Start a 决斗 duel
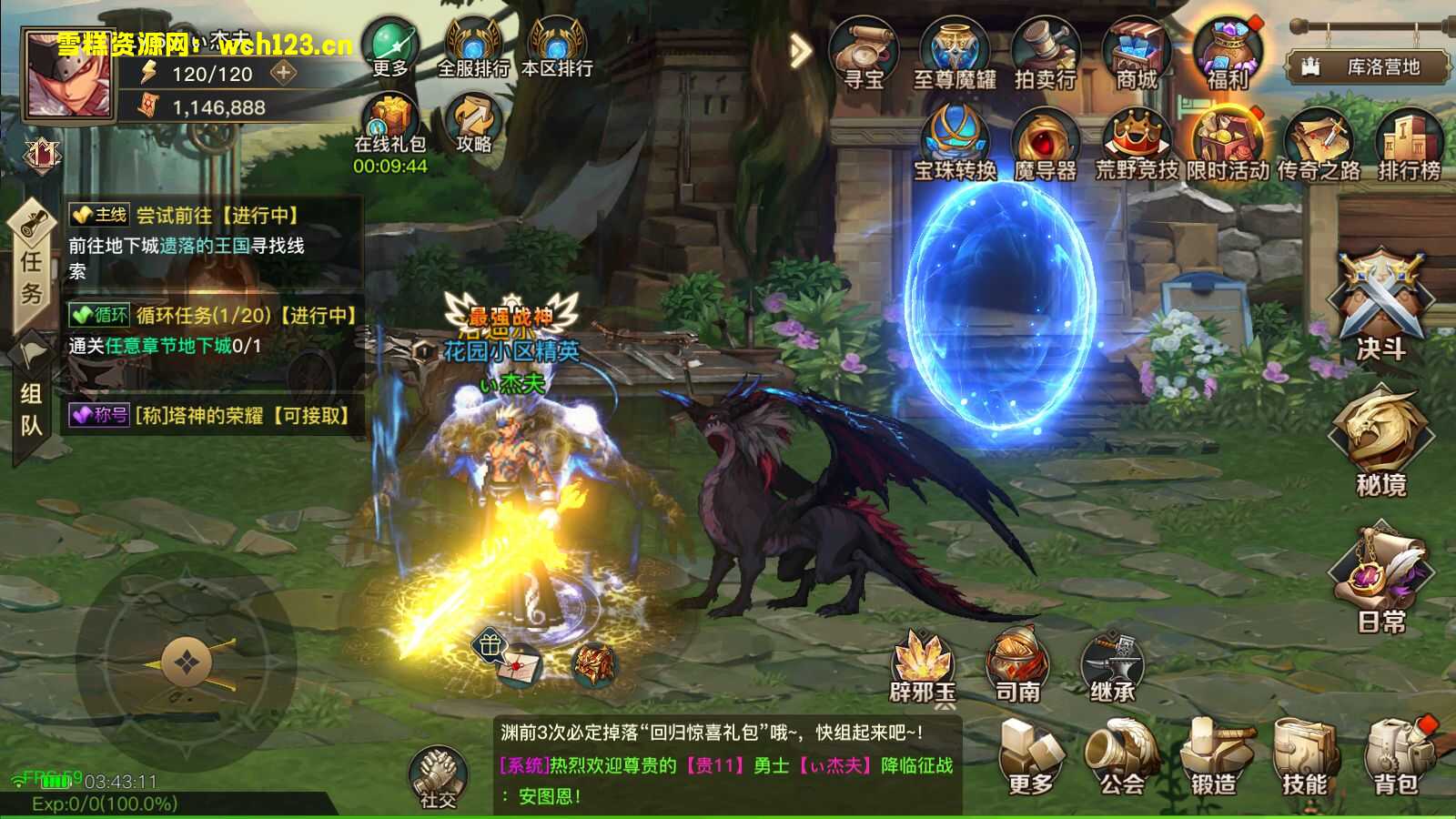The image size is (1456, 819). point(1380,305)
